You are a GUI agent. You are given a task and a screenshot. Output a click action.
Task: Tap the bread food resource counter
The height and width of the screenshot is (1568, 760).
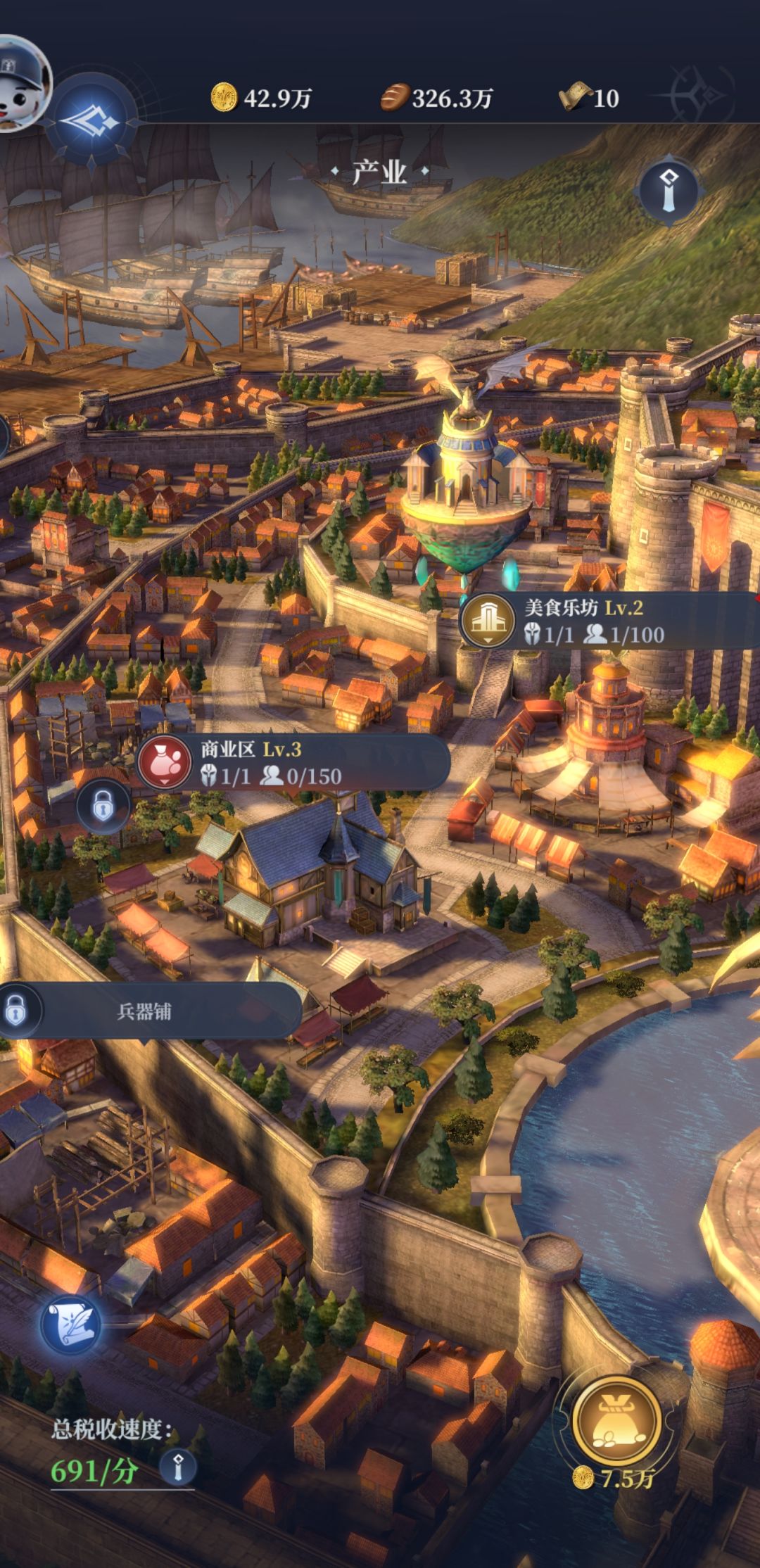[436, 98]
